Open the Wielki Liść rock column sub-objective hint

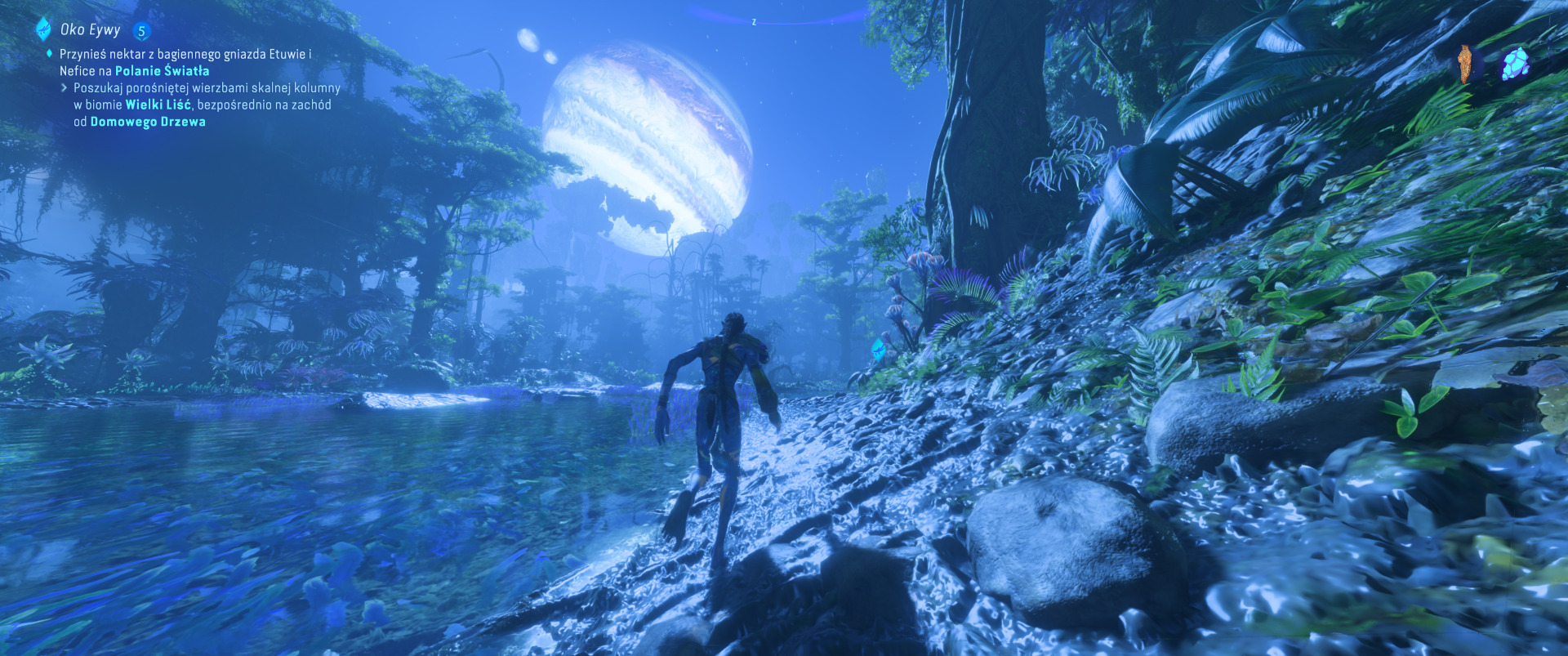point(207,105)
